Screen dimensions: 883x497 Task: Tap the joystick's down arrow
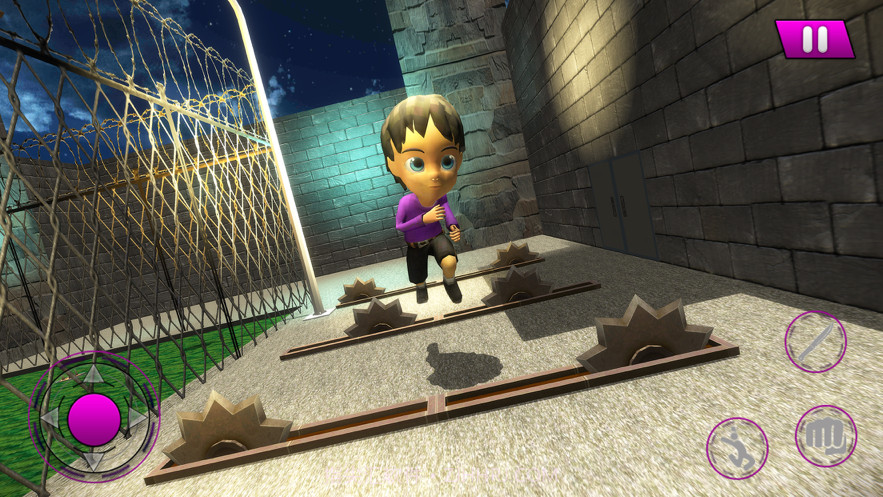click(x=93, y=461)
